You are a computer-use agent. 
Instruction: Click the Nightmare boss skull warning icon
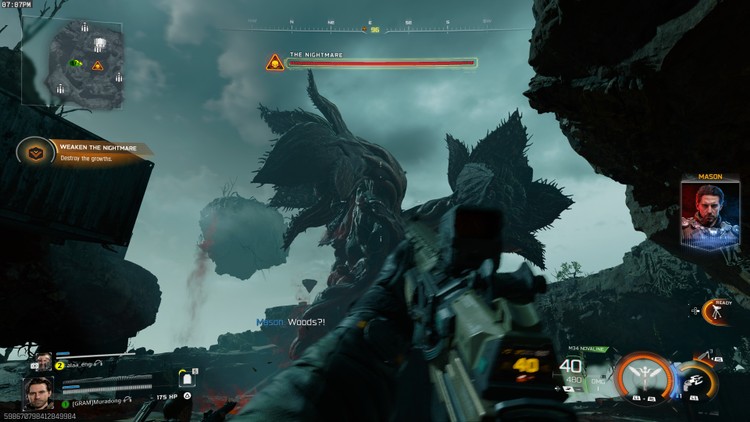[x=273, y=63]
